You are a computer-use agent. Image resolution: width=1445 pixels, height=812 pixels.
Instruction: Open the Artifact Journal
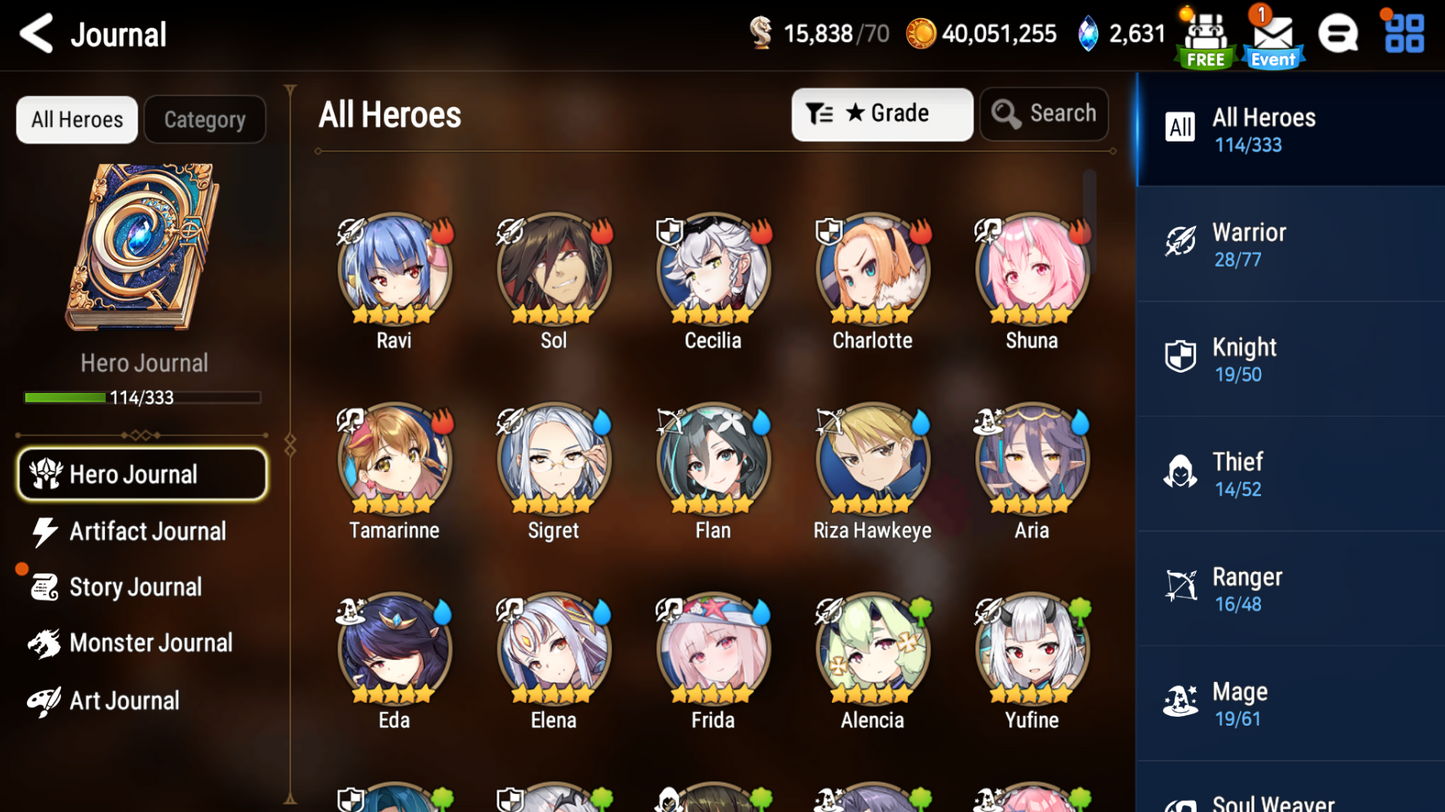(146, 532)
